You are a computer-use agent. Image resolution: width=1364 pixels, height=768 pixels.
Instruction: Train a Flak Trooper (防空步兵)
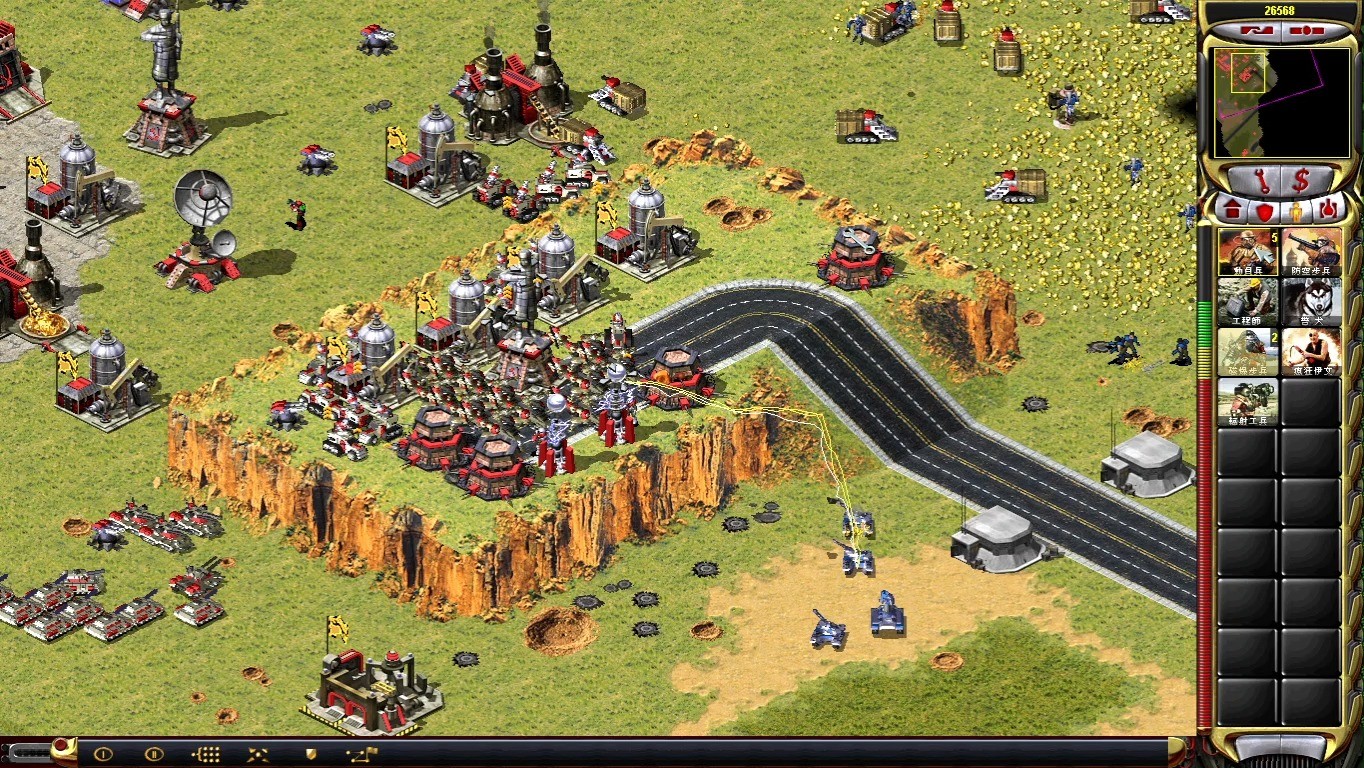point(1311,252)
